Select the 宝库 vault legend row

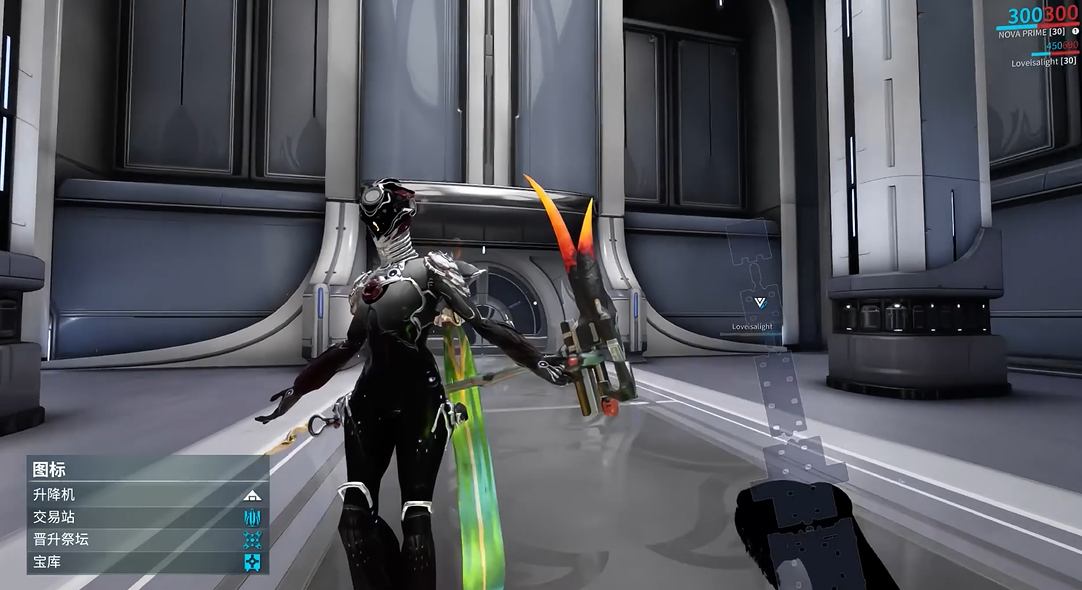[147, 562]
